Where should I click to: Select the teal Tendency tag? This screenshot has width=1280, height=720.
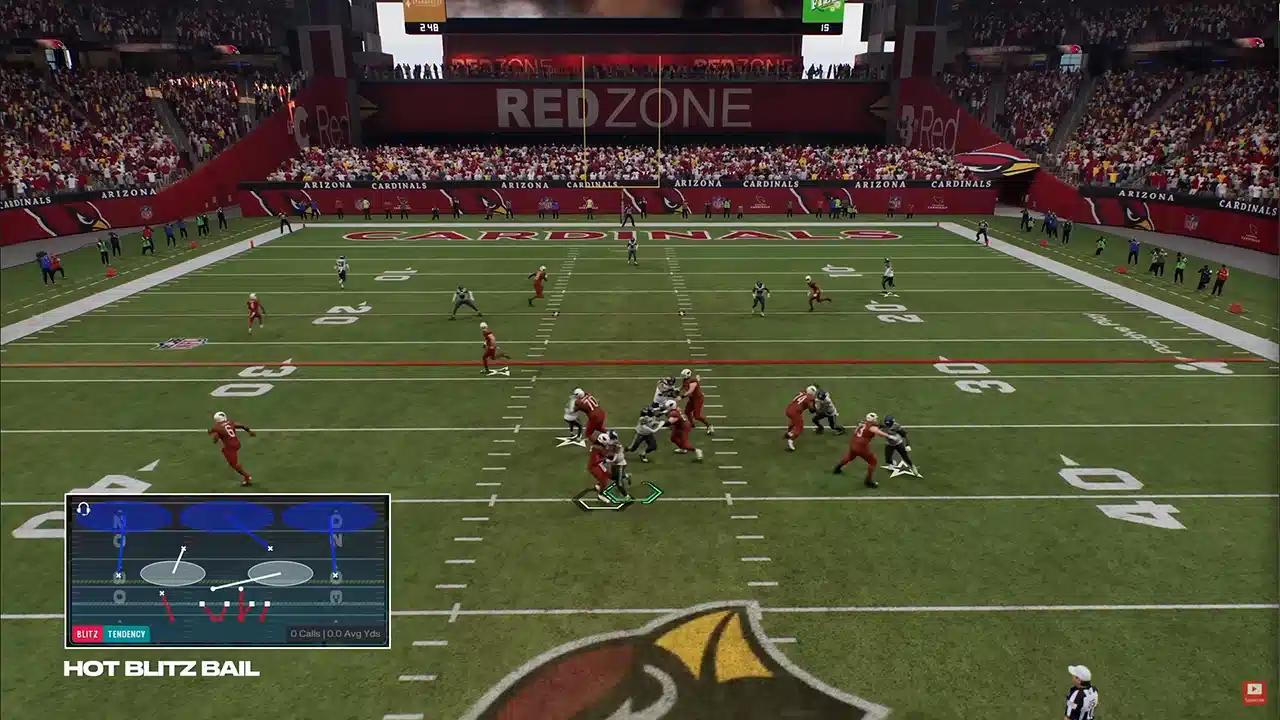(x=126, y=634)
